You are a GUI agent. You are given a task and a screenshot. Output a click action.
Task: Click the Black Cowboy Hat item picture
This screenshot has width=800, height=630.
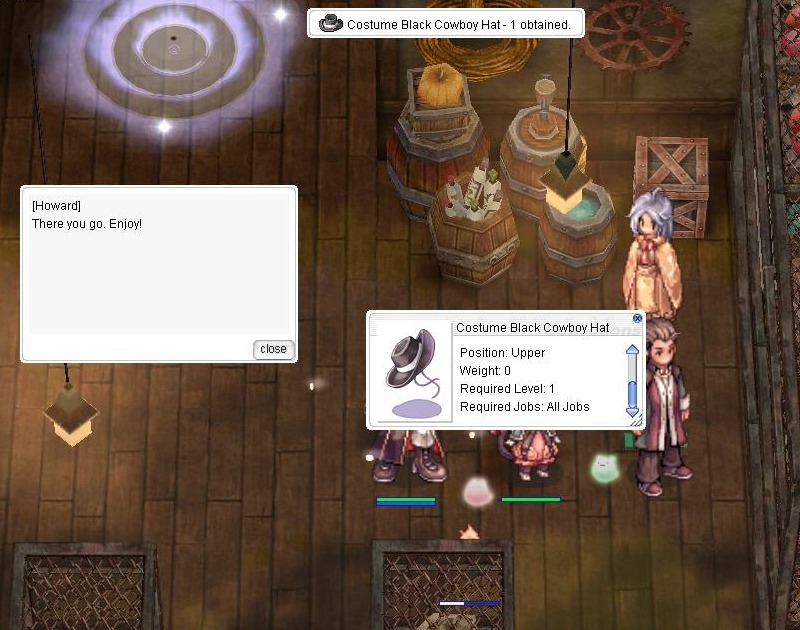click(x=410, y=370)
